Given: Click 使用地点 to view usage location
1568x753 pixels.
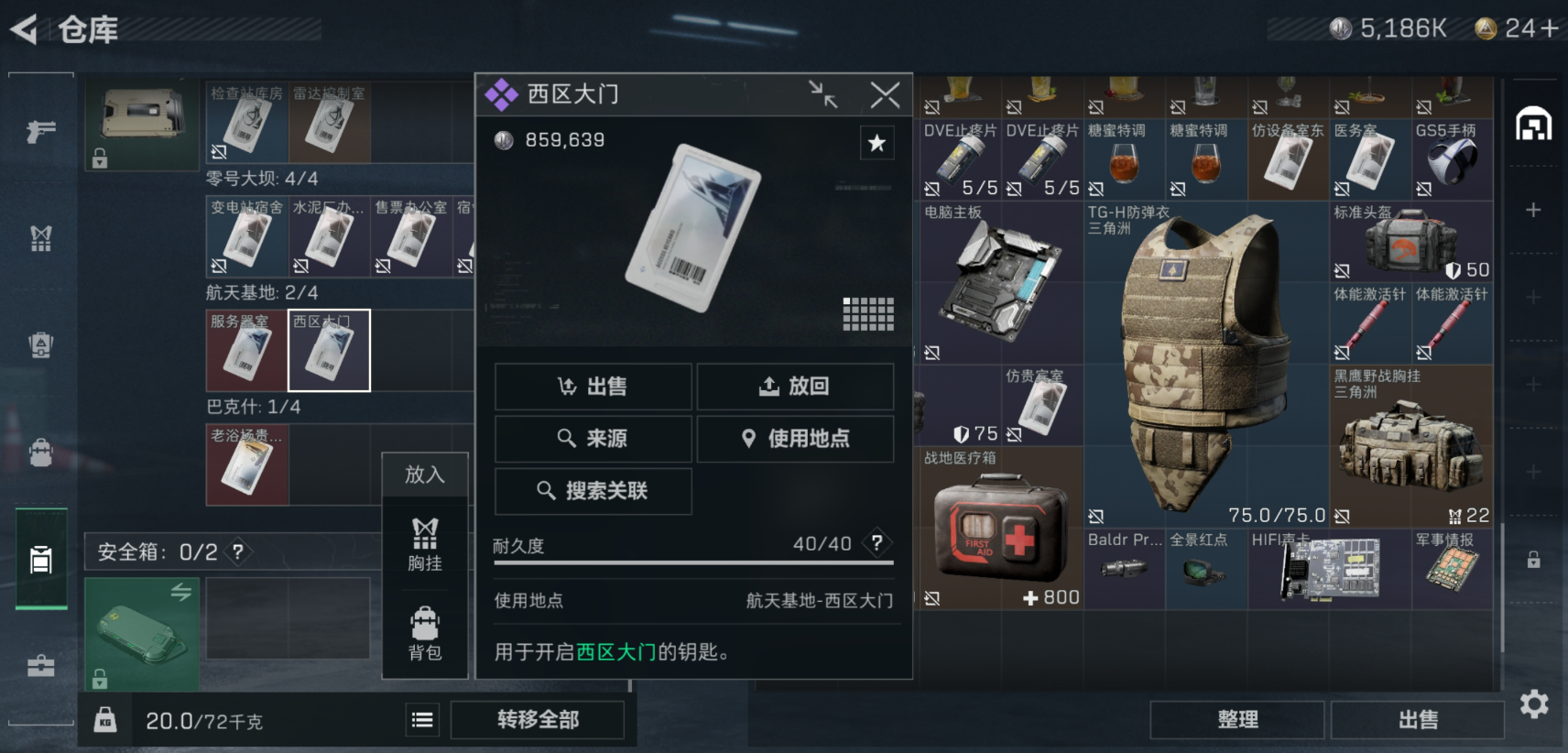Looking at the screenshot, I should pos(794,439).
